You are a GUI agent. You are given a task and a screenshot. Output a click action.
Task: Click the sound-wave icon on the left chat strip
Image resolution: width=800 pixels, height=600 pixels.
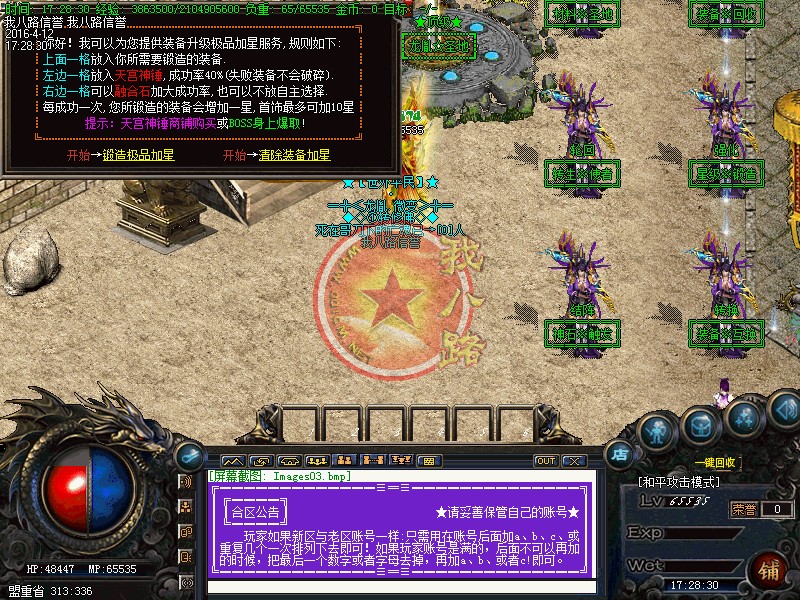pyautogui.click(x=185, y=482)
